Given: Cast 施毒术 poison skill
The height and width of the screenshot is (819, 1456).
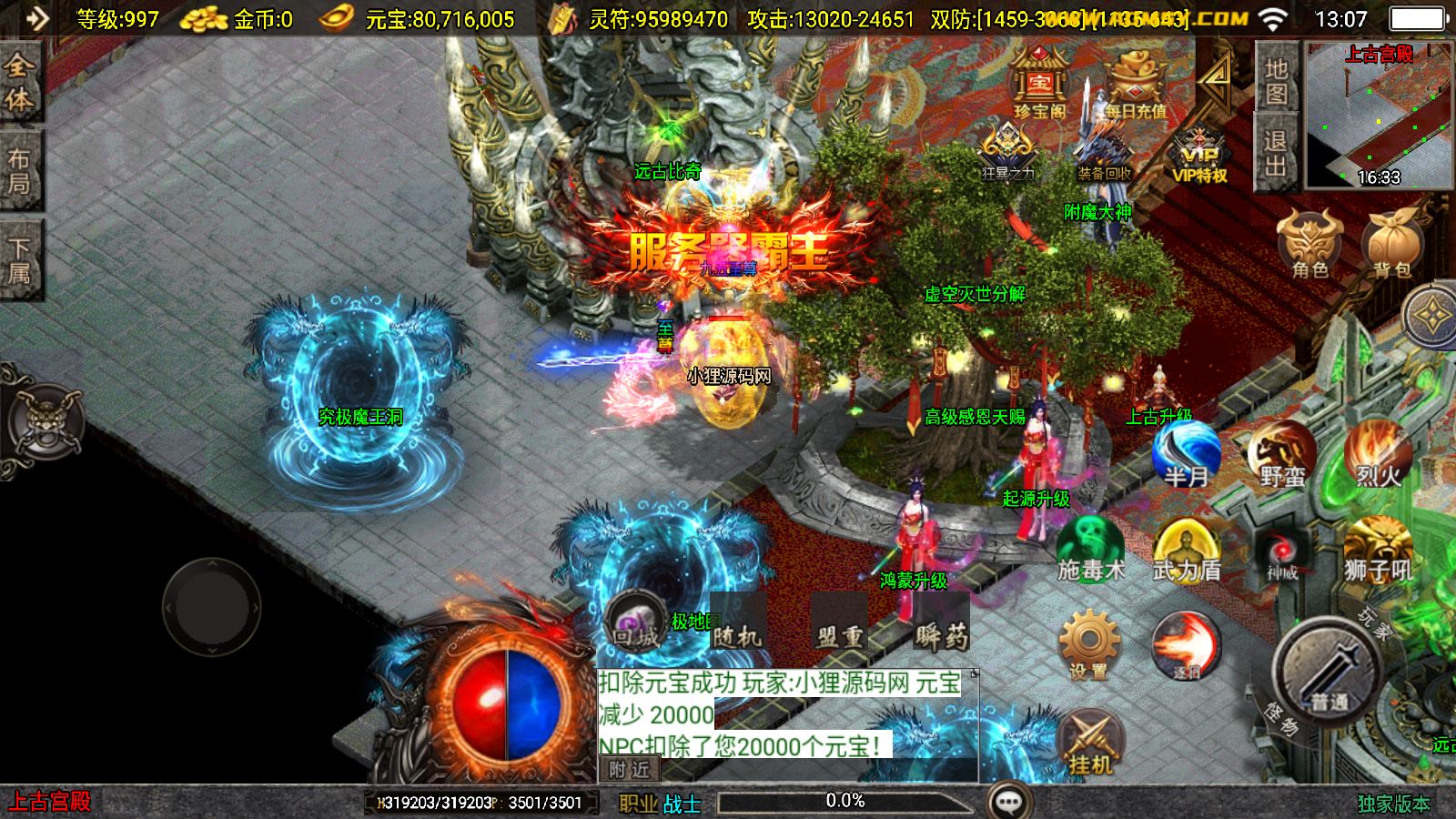Looking at the screenshot, I should [1090, 550].
